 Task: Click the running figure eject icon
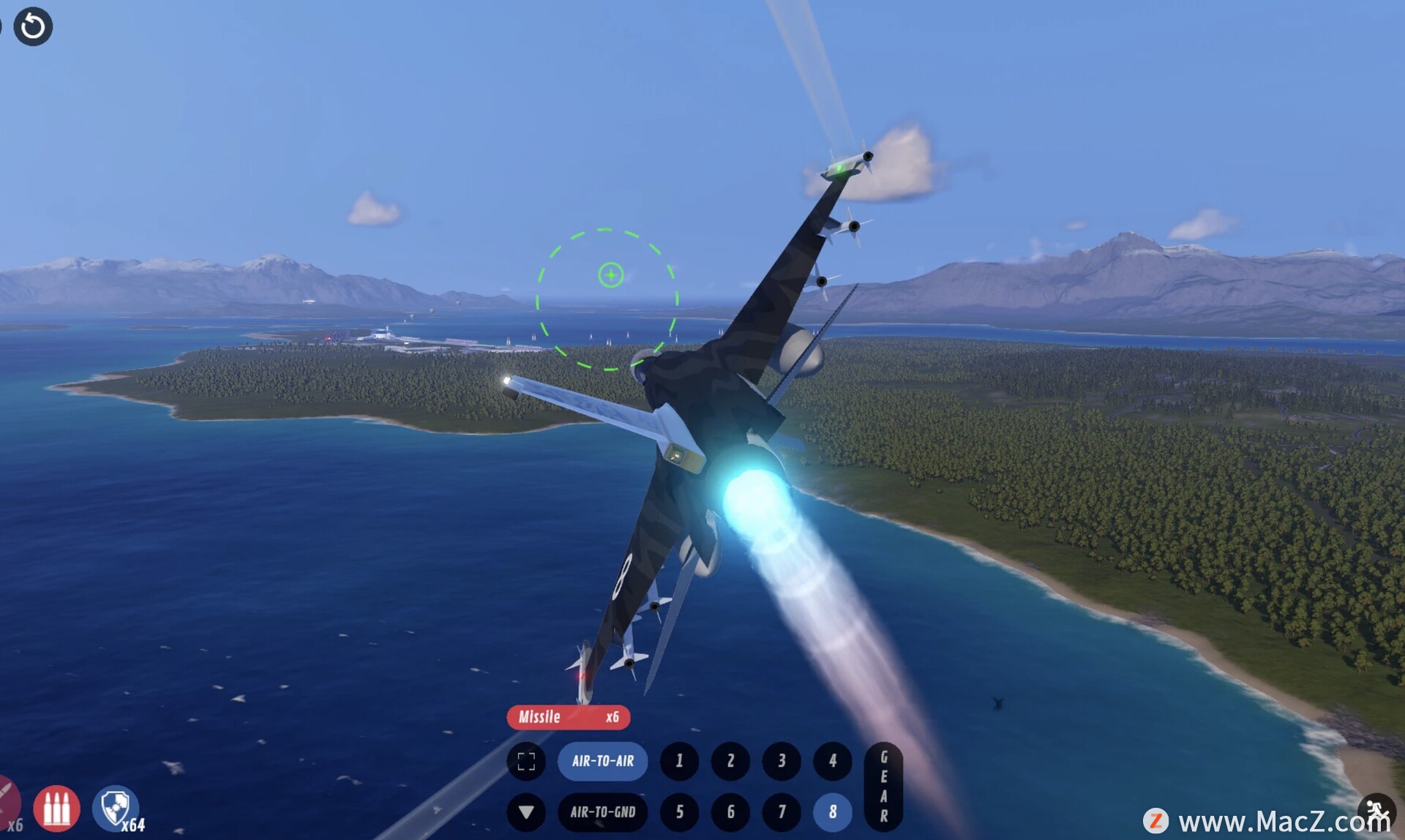point(1376,811)
